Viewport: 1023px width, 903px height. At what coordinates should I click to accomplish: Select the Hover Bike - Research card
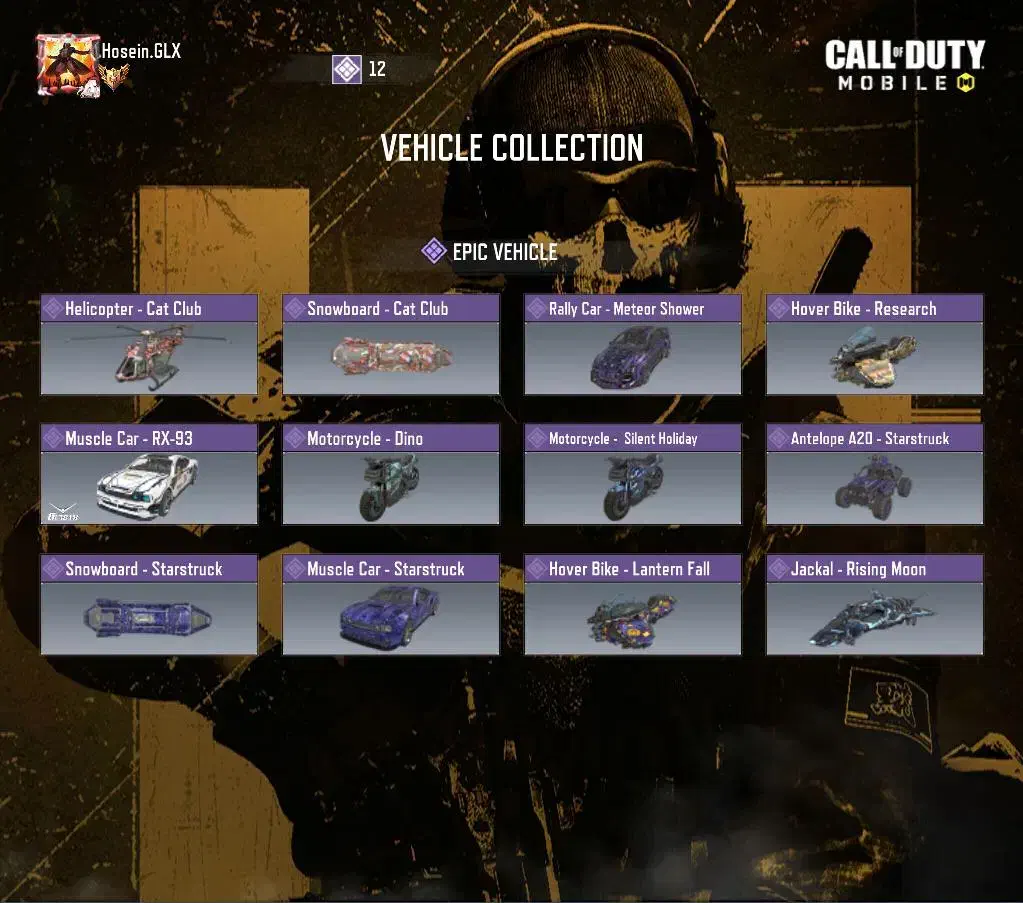point(875,345)
